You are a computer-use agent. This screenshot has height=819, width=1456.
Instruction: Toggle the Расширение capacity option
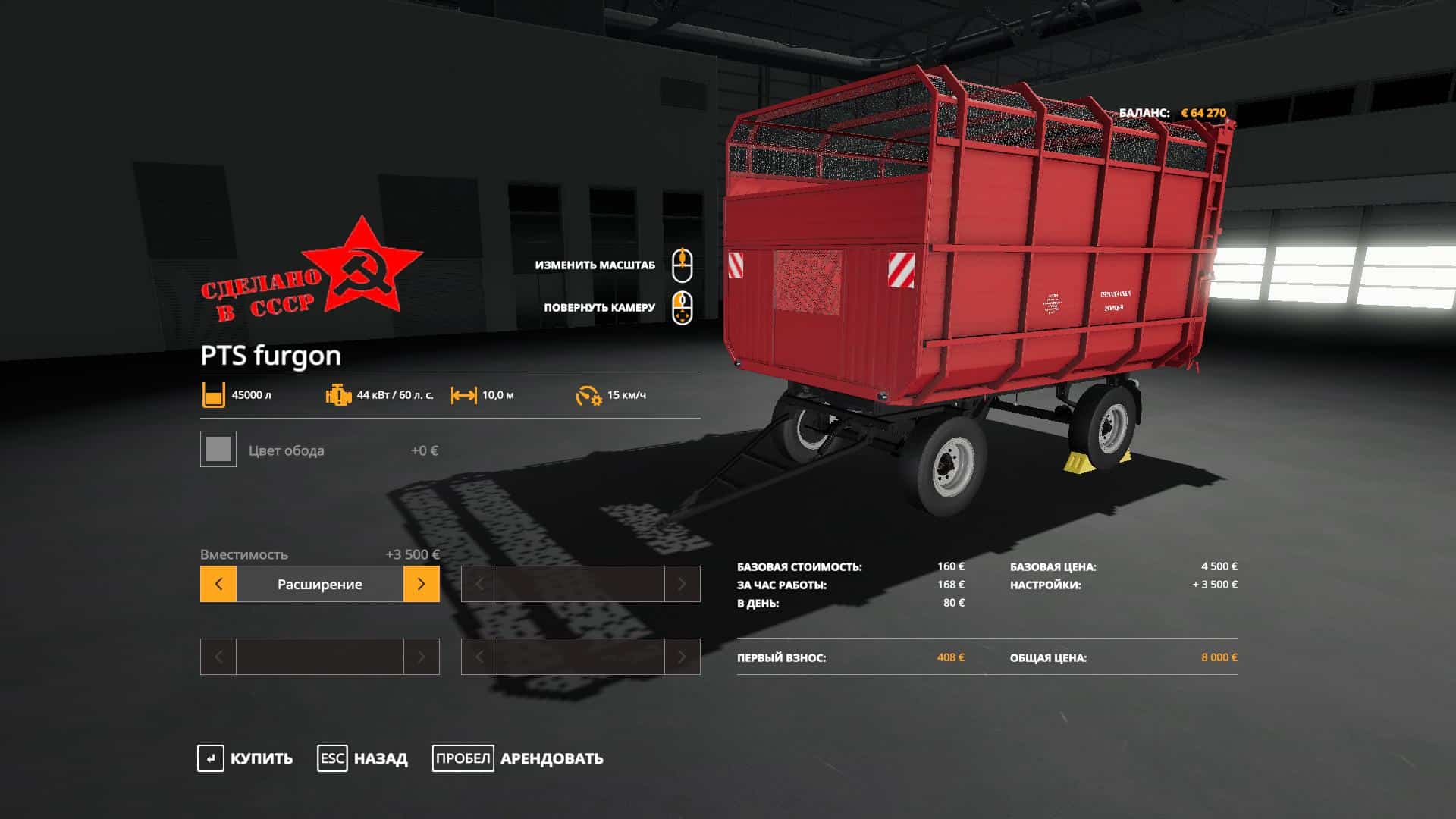coord(320,584)
